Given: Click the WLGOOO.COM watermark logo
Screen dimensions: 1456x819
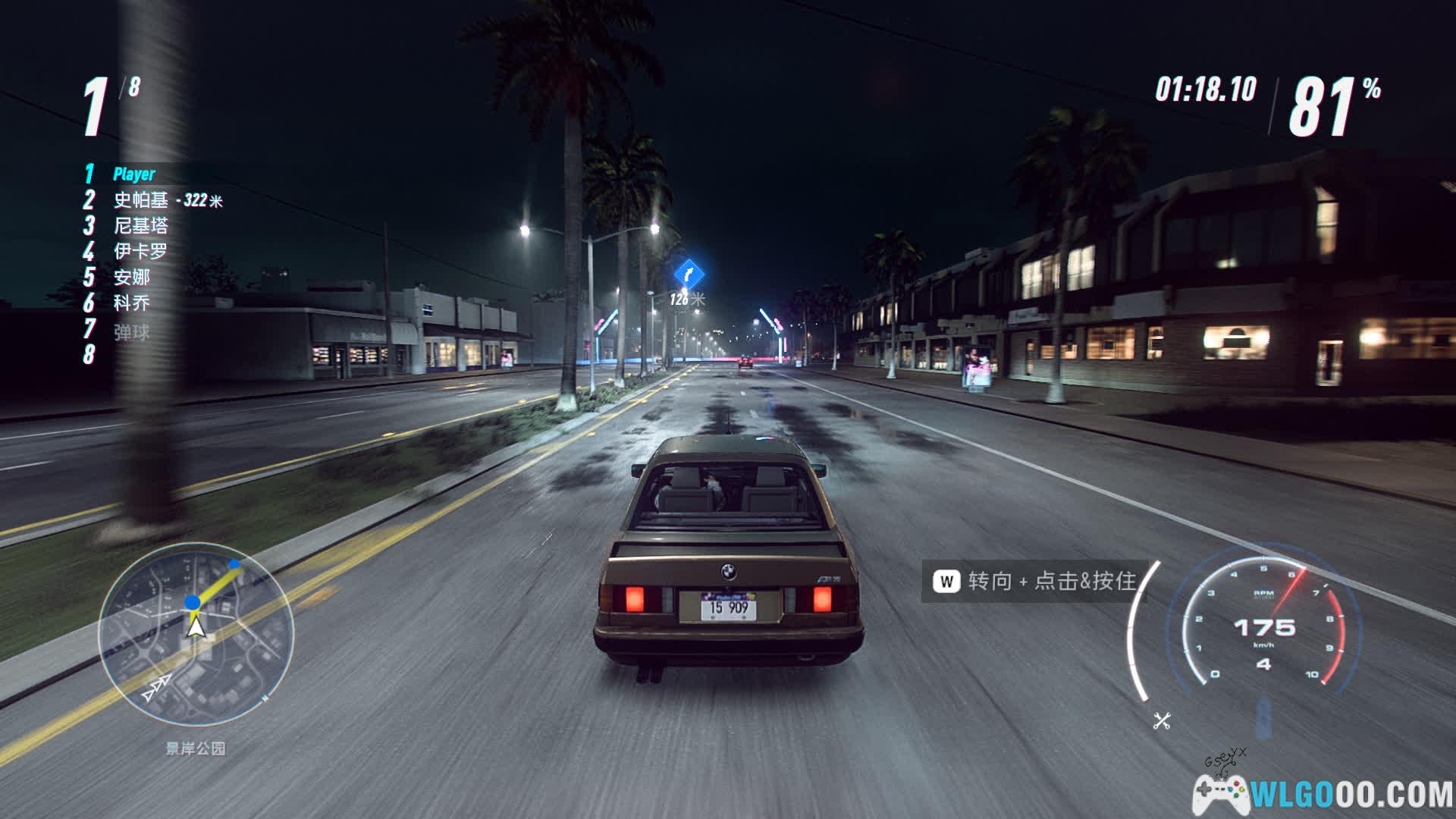Looking at the screenshot, I should tap(1323, 794).
